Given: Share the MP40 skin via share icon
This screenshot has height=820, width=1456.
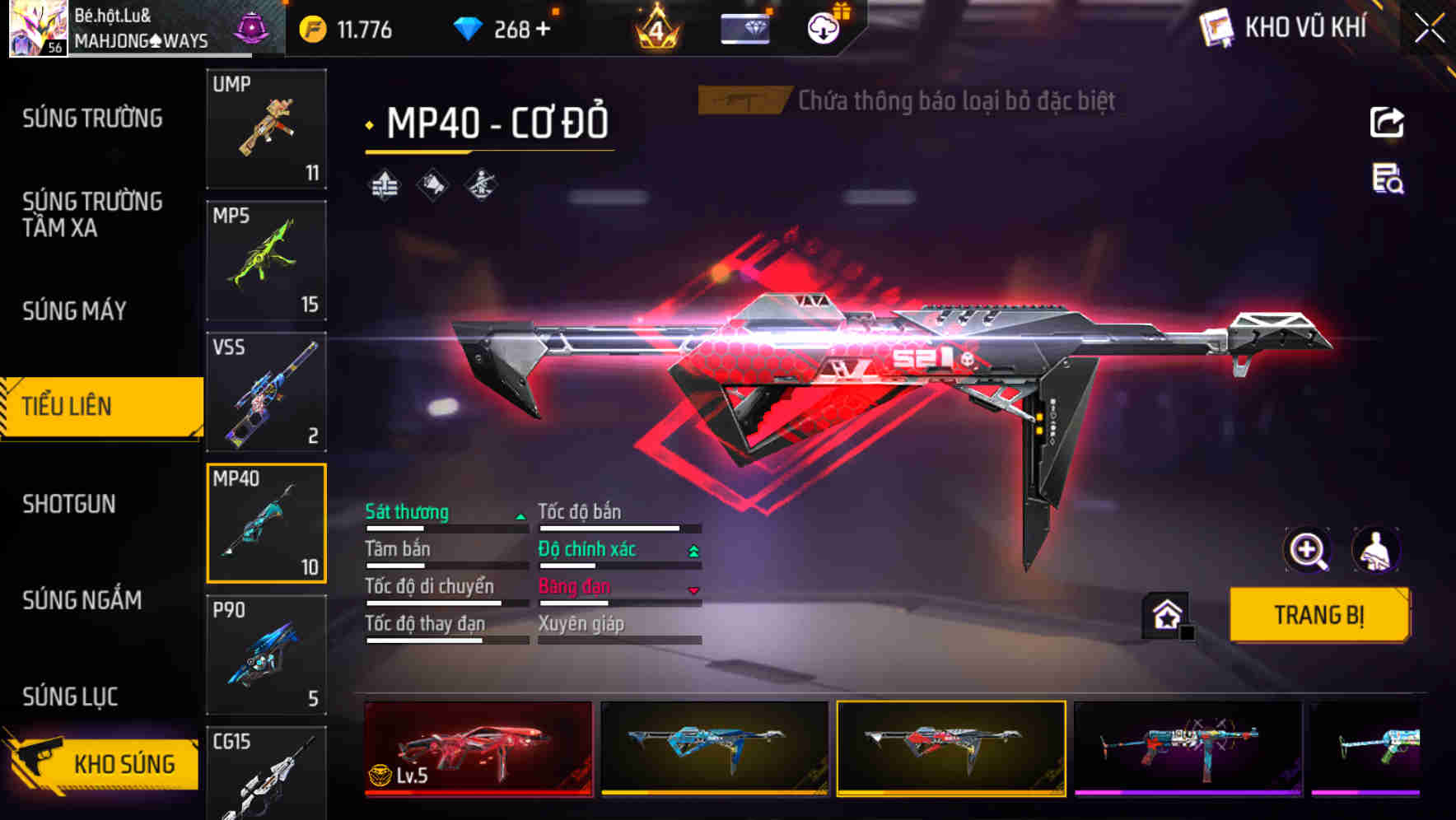Looking at the screenshot, I should (x=1387, y=122).
